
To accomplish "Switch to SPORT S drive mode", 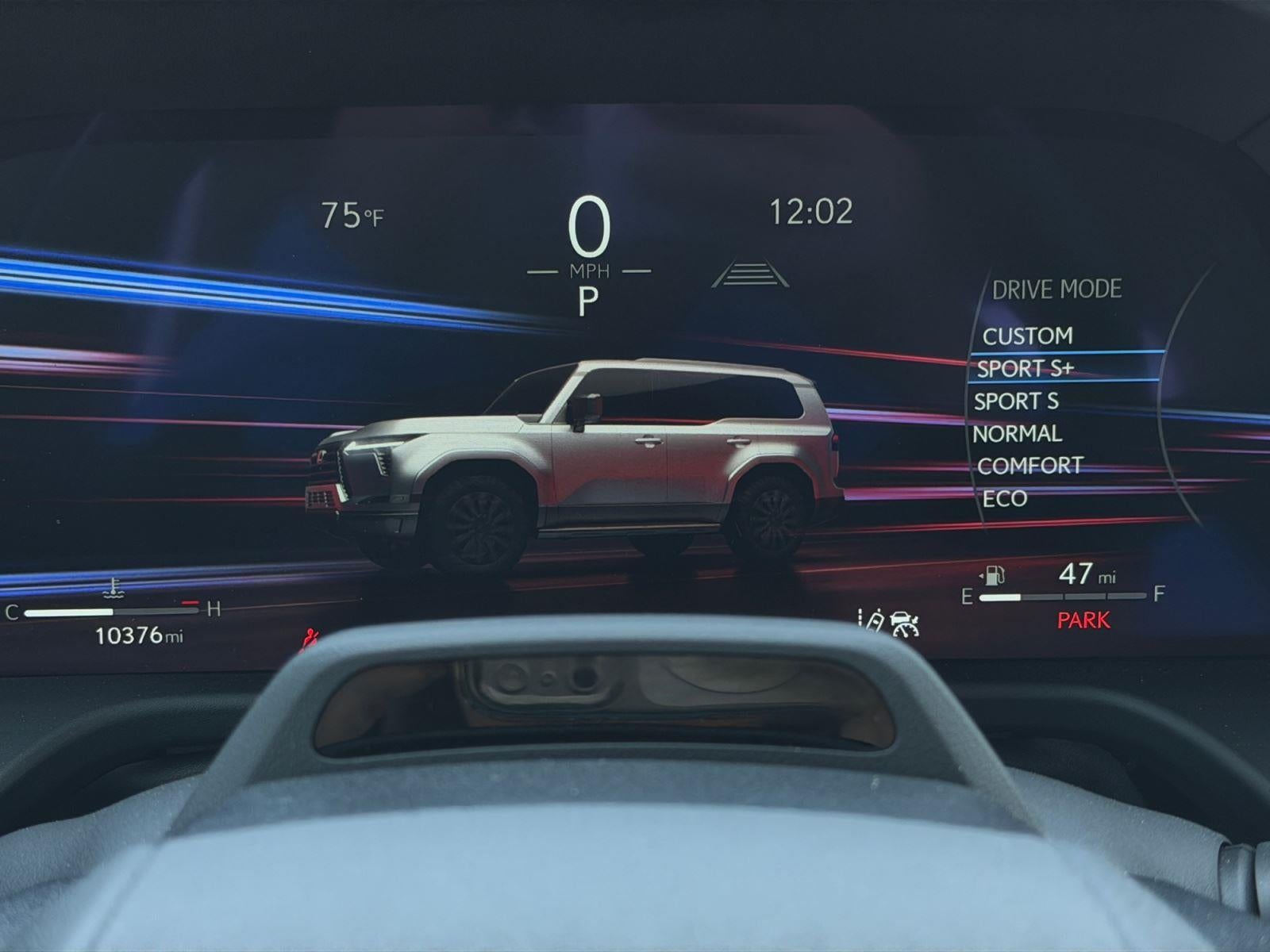I will click(1016, 401).
